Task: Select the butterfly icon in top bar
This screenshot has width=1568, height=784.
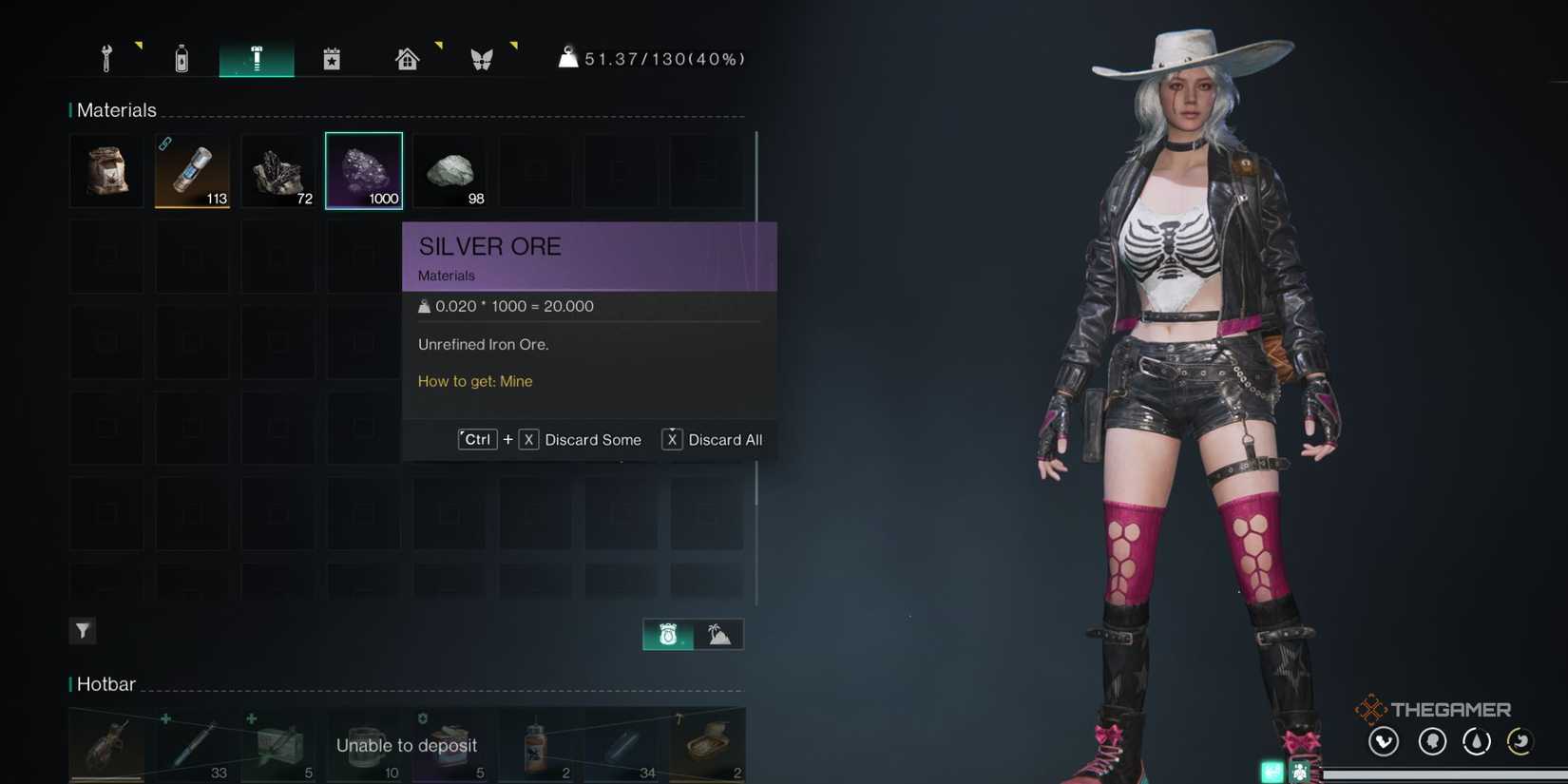Action: [x=482, y=57]
